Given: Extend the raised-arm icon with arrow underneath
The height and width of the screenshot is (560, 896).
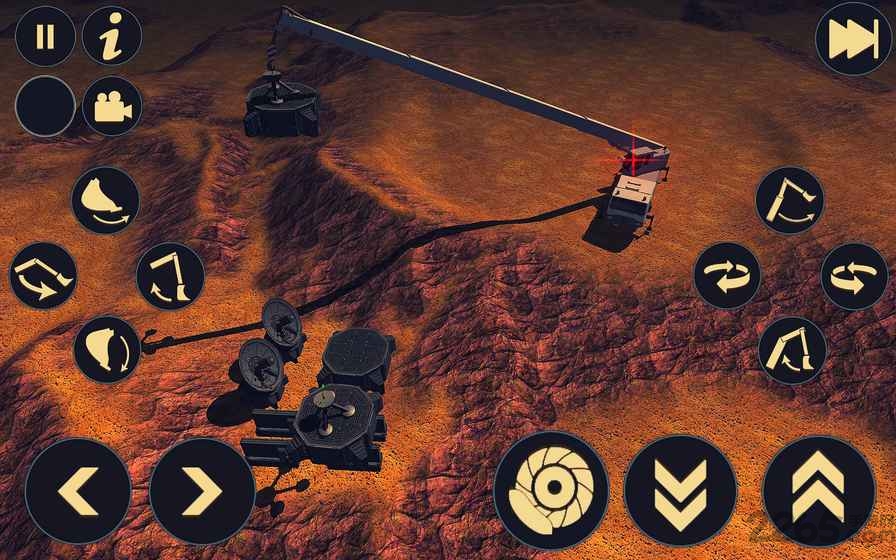Looking at the screenshot, I should pos(789,200).
